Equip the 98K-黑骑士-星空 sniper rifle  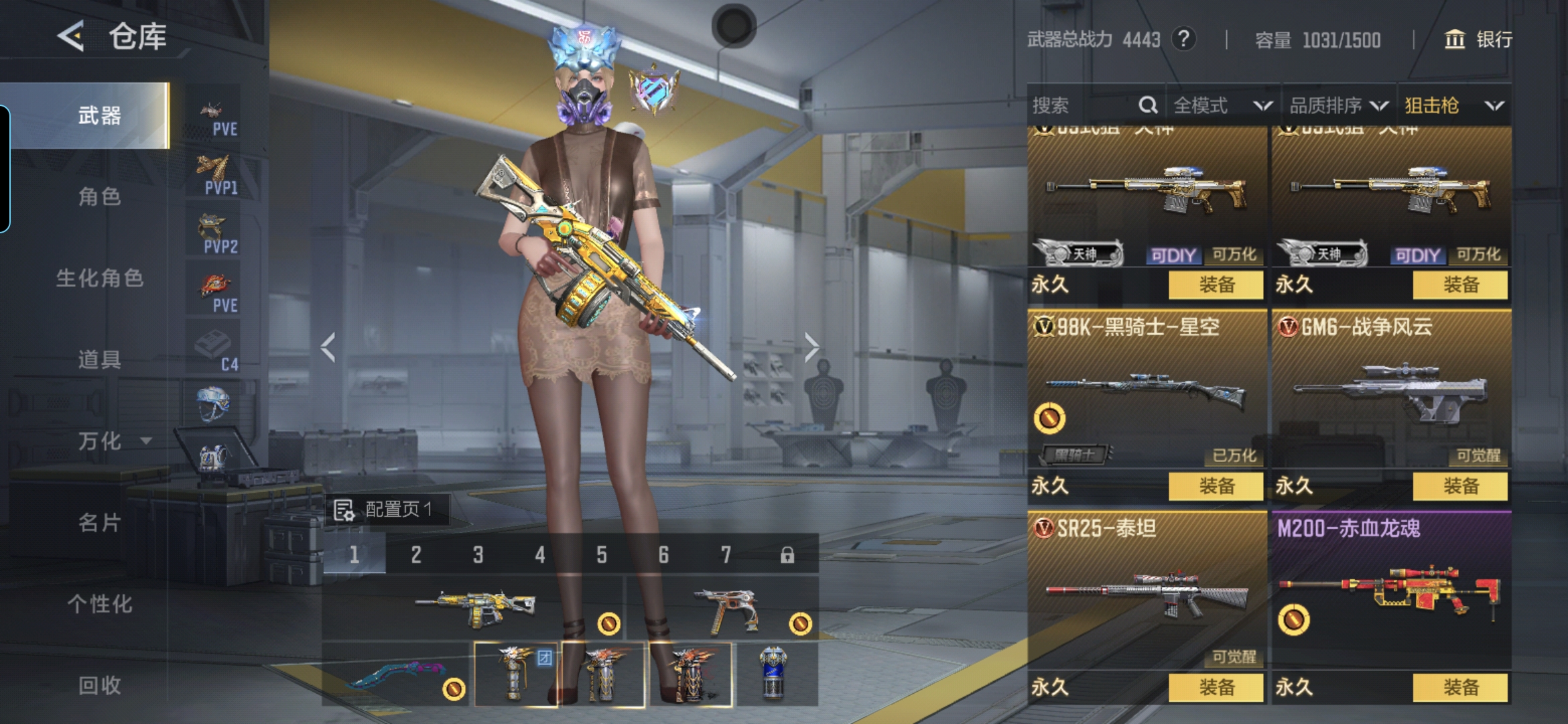click(x=1216, y=486)
